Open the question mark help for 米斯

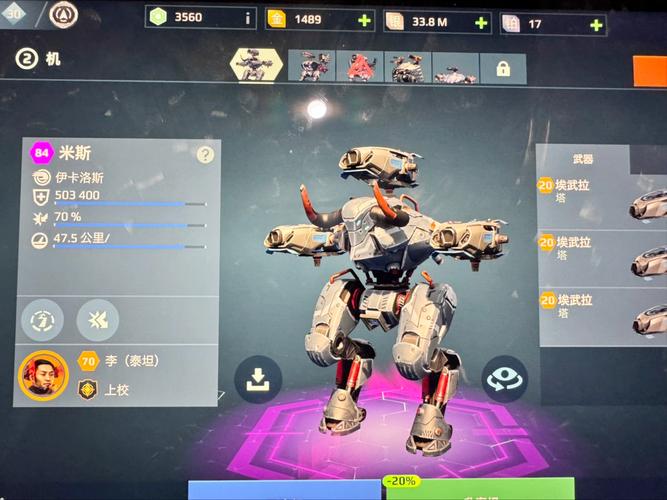click(x=205, y=154)
